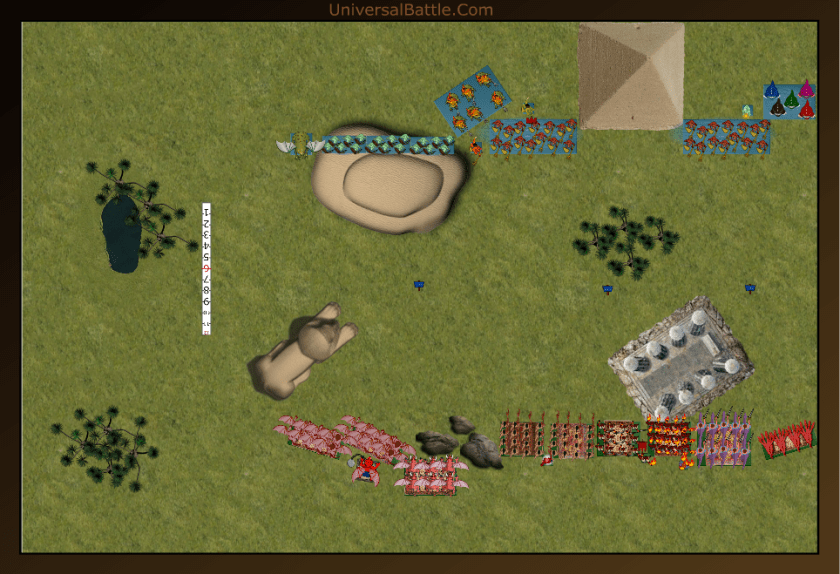The image size is (840, 574).
Task: Pick the red cone marker
Action: pos(807,108)
